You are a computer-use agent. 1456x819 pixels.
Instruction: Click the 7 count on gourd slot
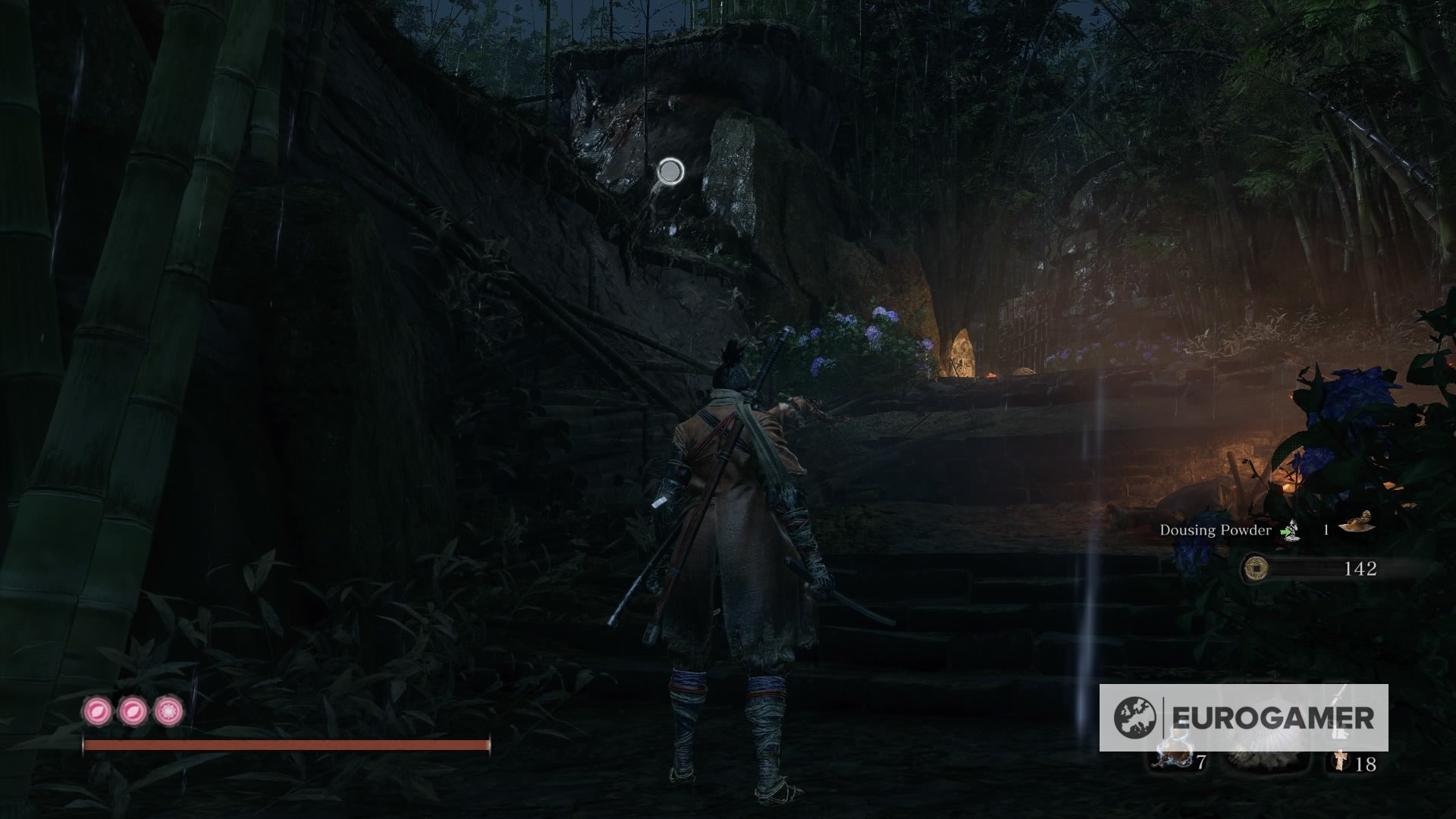point(1201,763)
